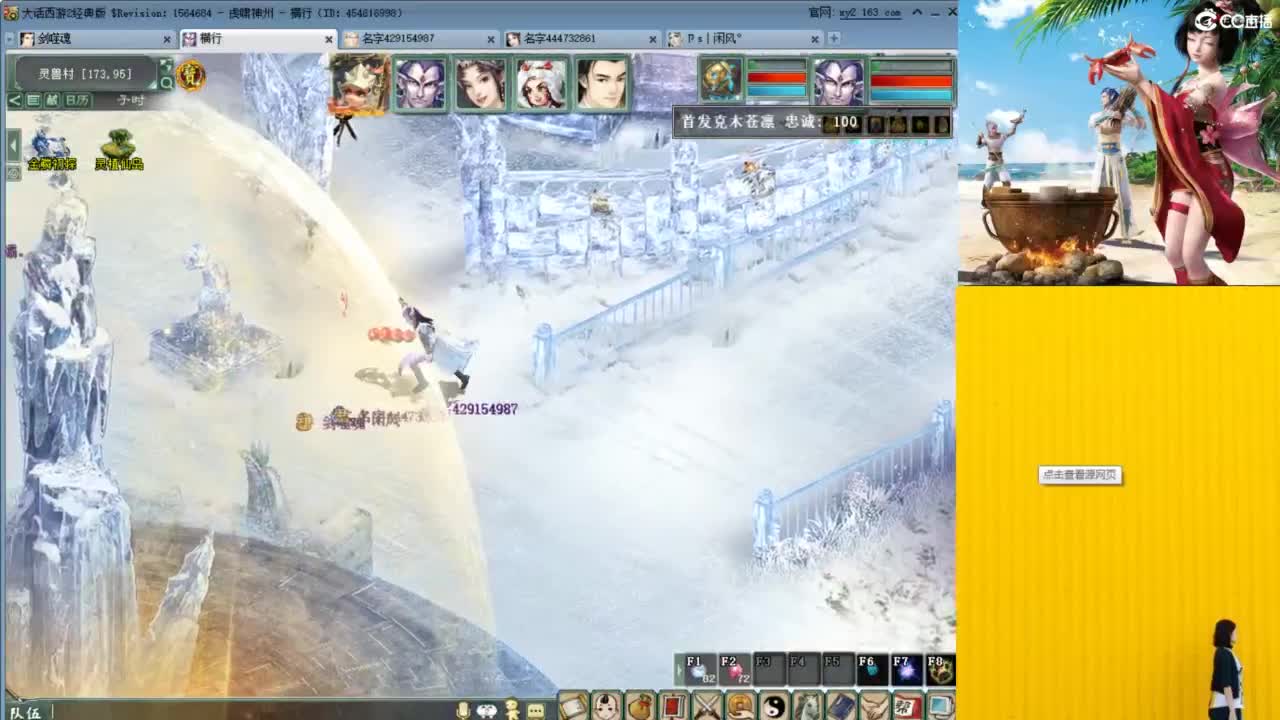Click the 日历 calendar button
Screen dimensions: 1280x720
tap(79, 100)
